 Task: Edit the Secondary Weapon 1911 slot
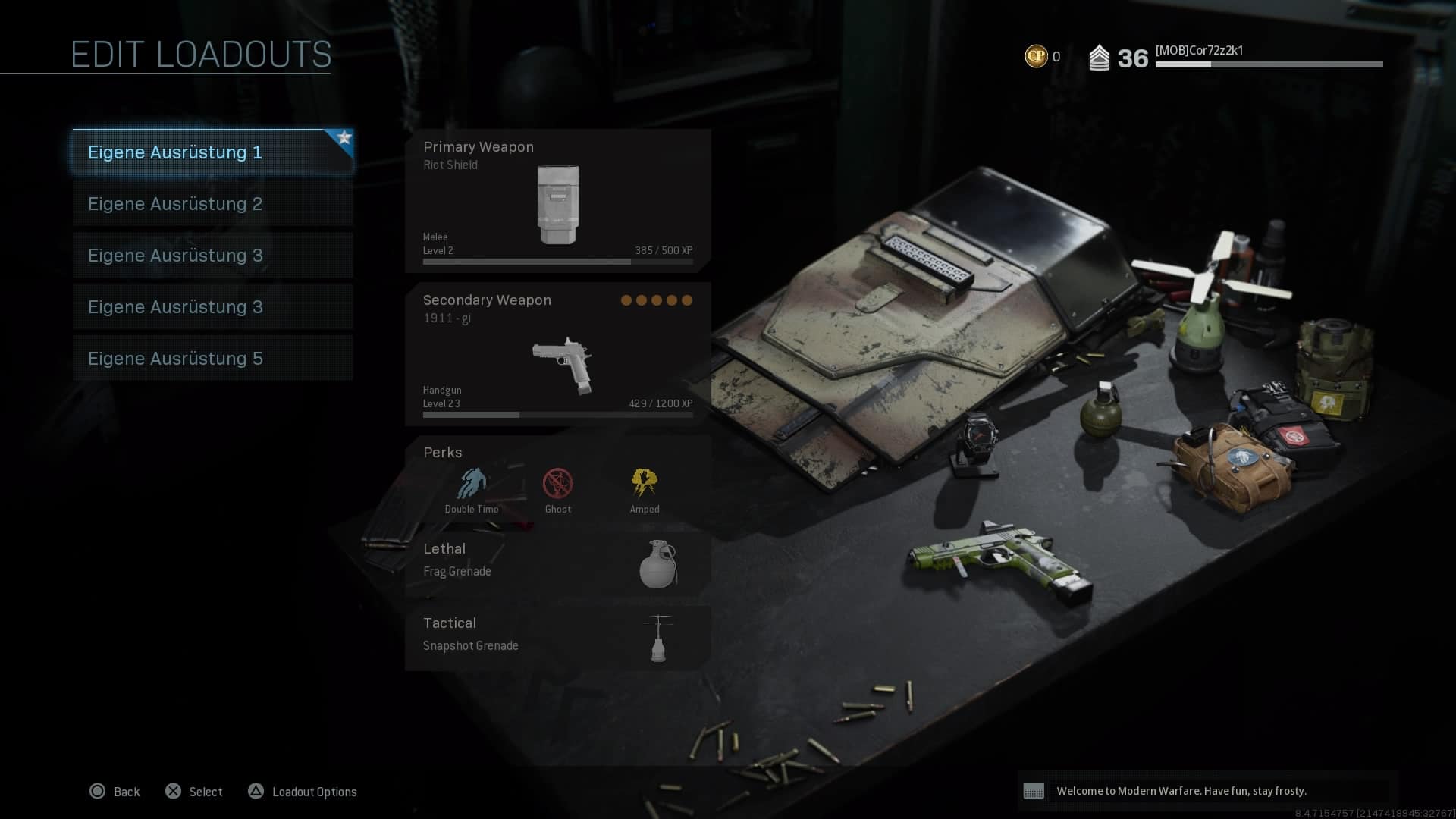coord(557,354)
